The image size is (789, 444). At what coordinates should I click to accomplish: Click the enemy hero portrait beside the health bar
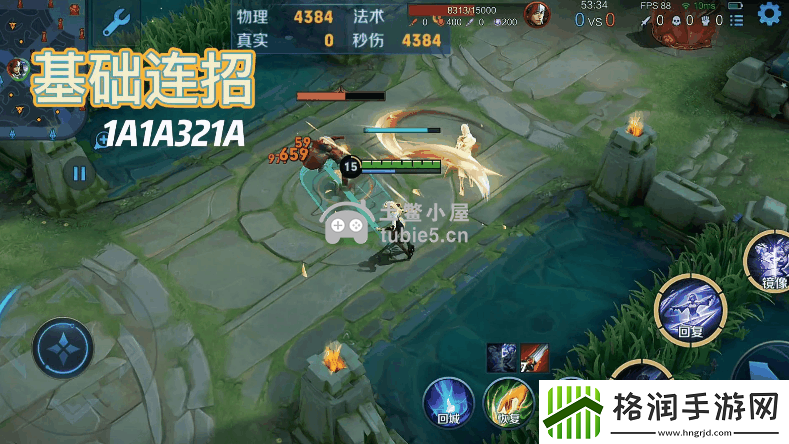click(x=536, y=17)
